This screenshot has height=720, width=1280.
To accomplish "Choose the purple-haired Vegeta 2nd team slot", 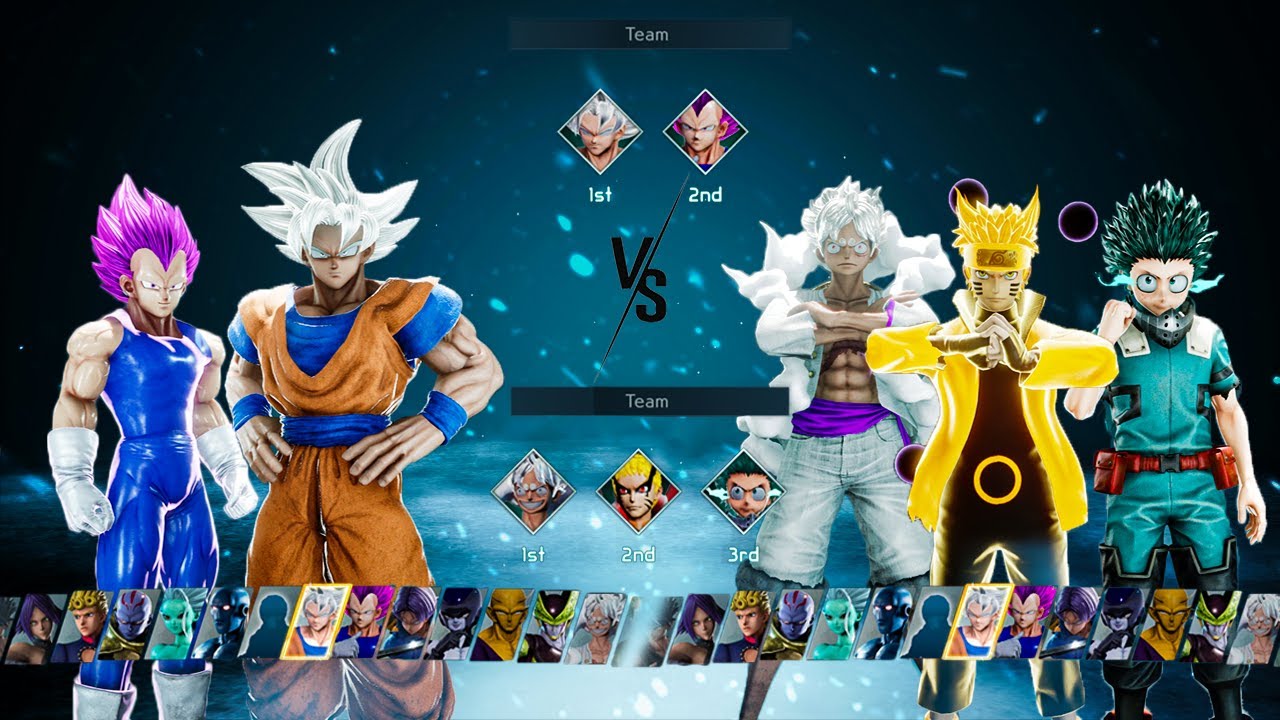I will (705, 132).
